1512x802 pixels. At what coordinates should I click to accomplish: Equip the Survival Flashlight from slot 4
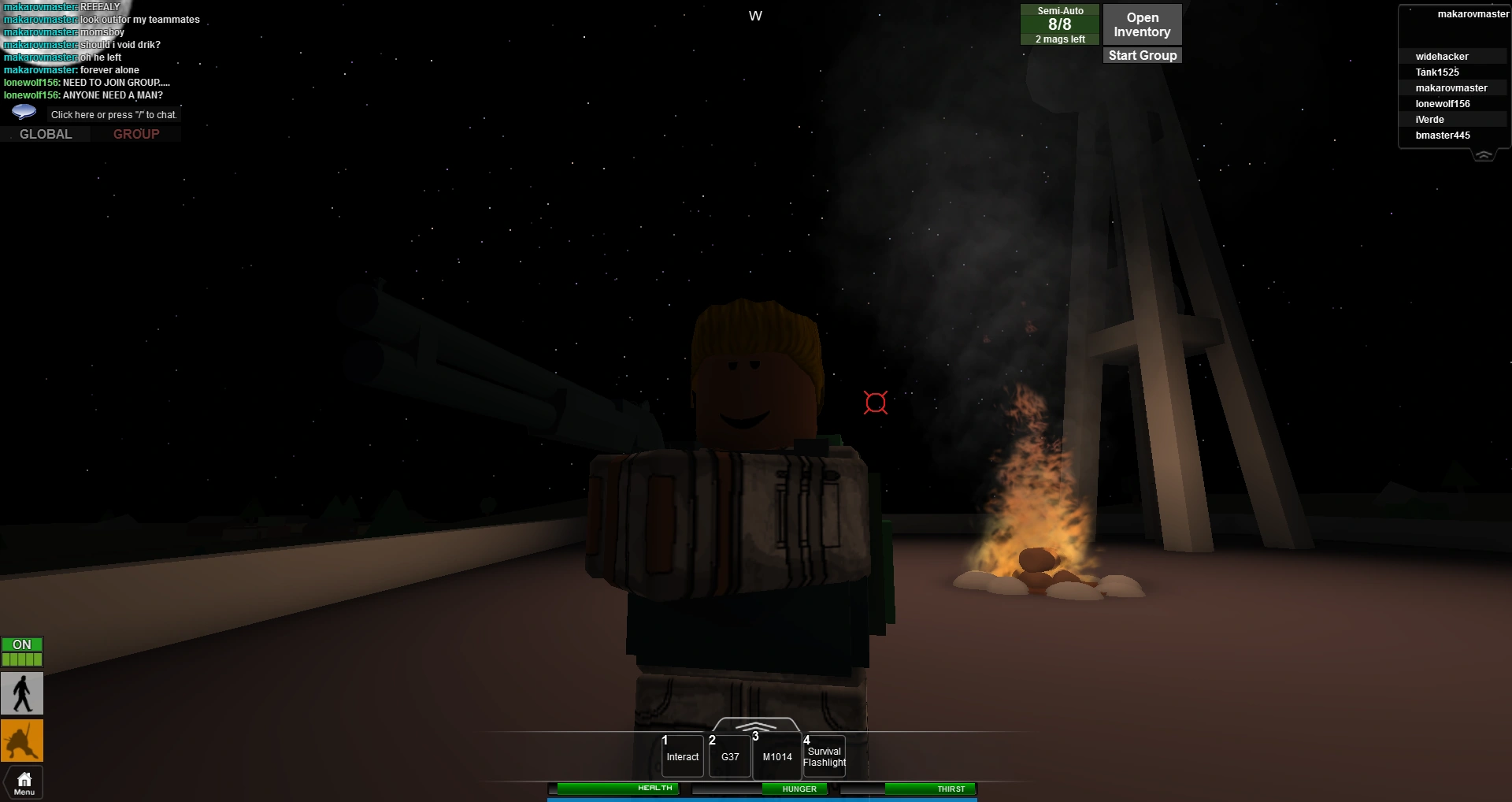click(x=824, y=756)
